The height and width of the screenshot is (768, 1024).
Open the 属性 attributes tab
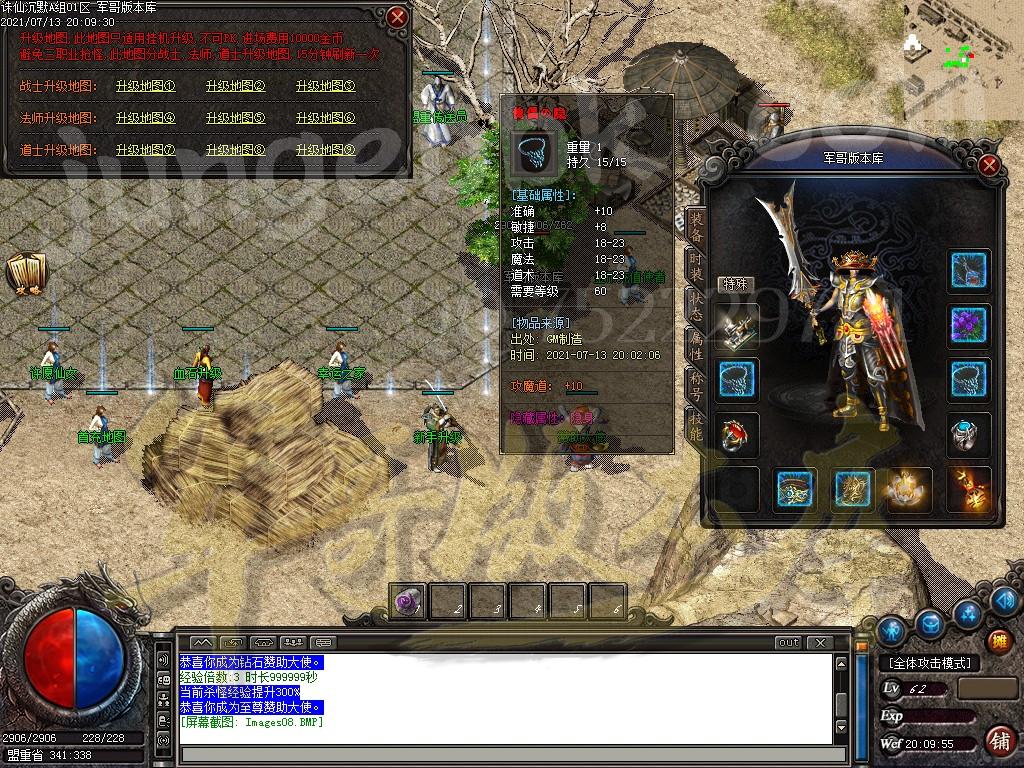696,346
